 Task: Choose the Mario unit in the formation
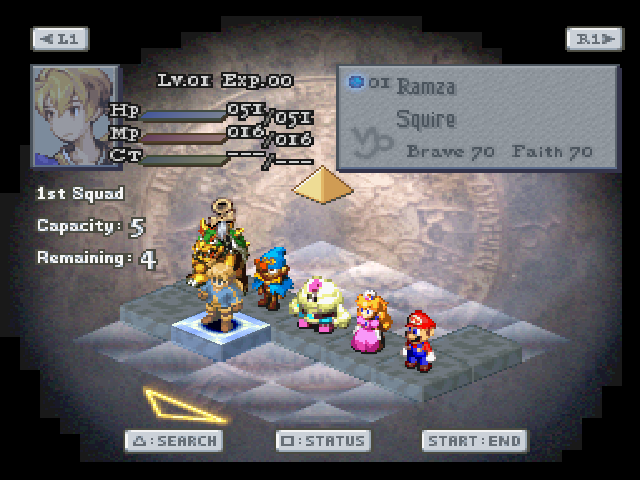click(x=418, y=340)
